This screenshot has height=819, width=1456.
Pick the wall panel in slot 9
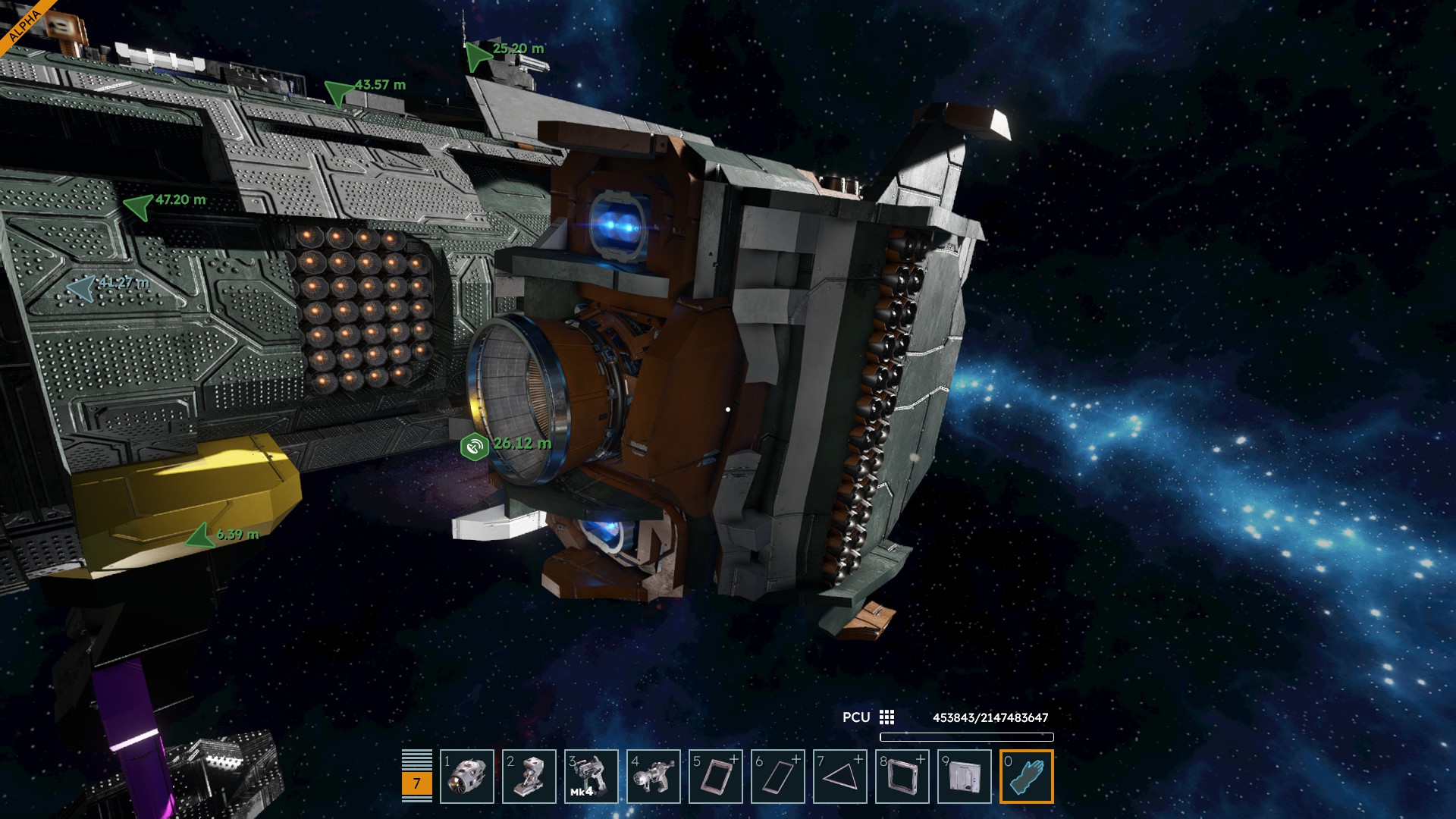(x=965, y=777)
